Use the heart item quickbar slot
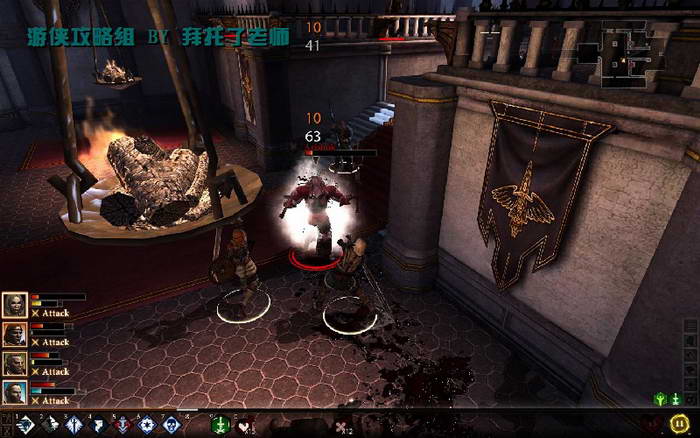The width and height of the screenshot is (700, 438). tap(243, 424)
